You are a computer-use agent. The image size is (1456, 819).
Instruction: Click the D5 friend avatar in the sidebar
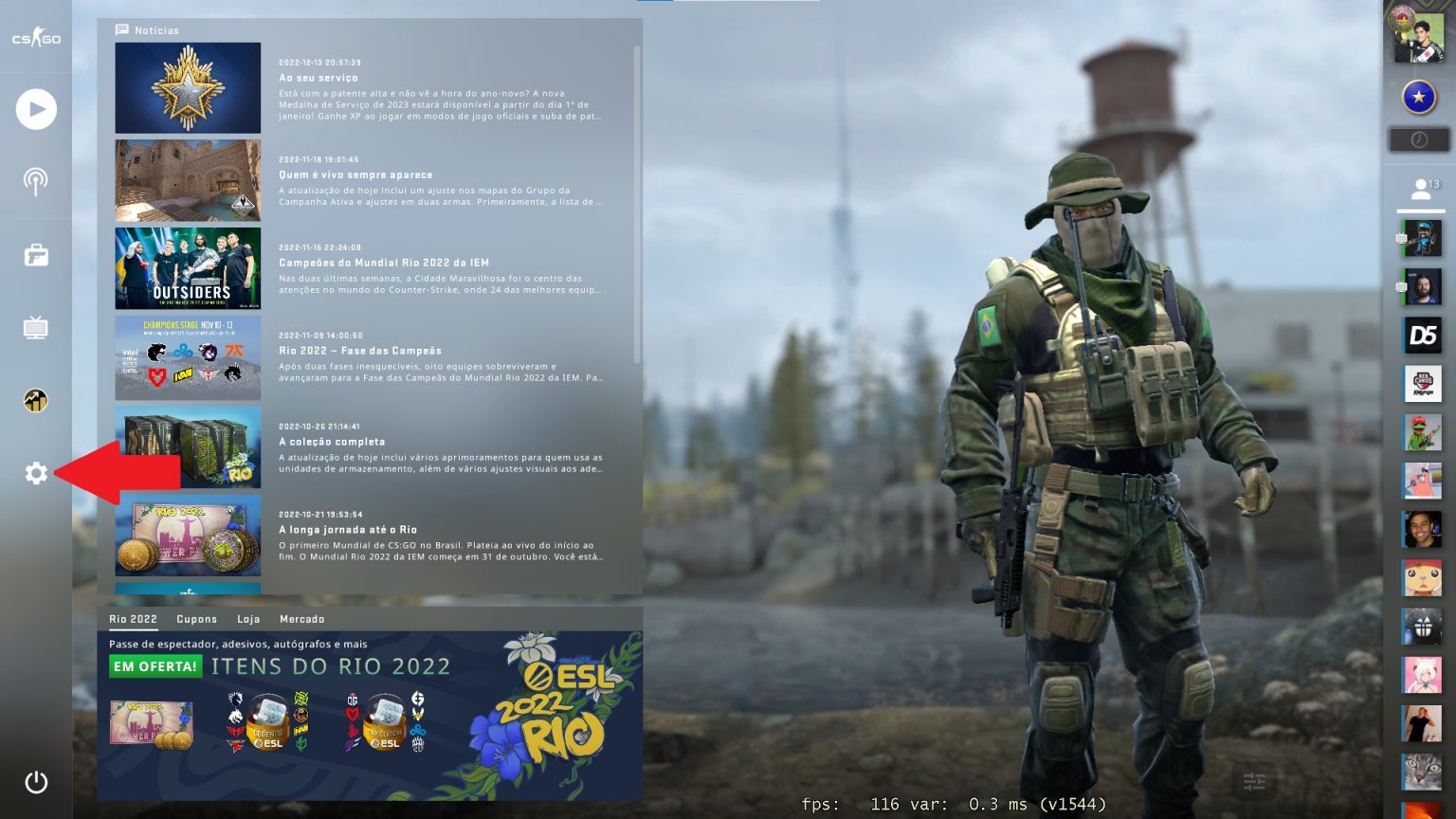1422,336
